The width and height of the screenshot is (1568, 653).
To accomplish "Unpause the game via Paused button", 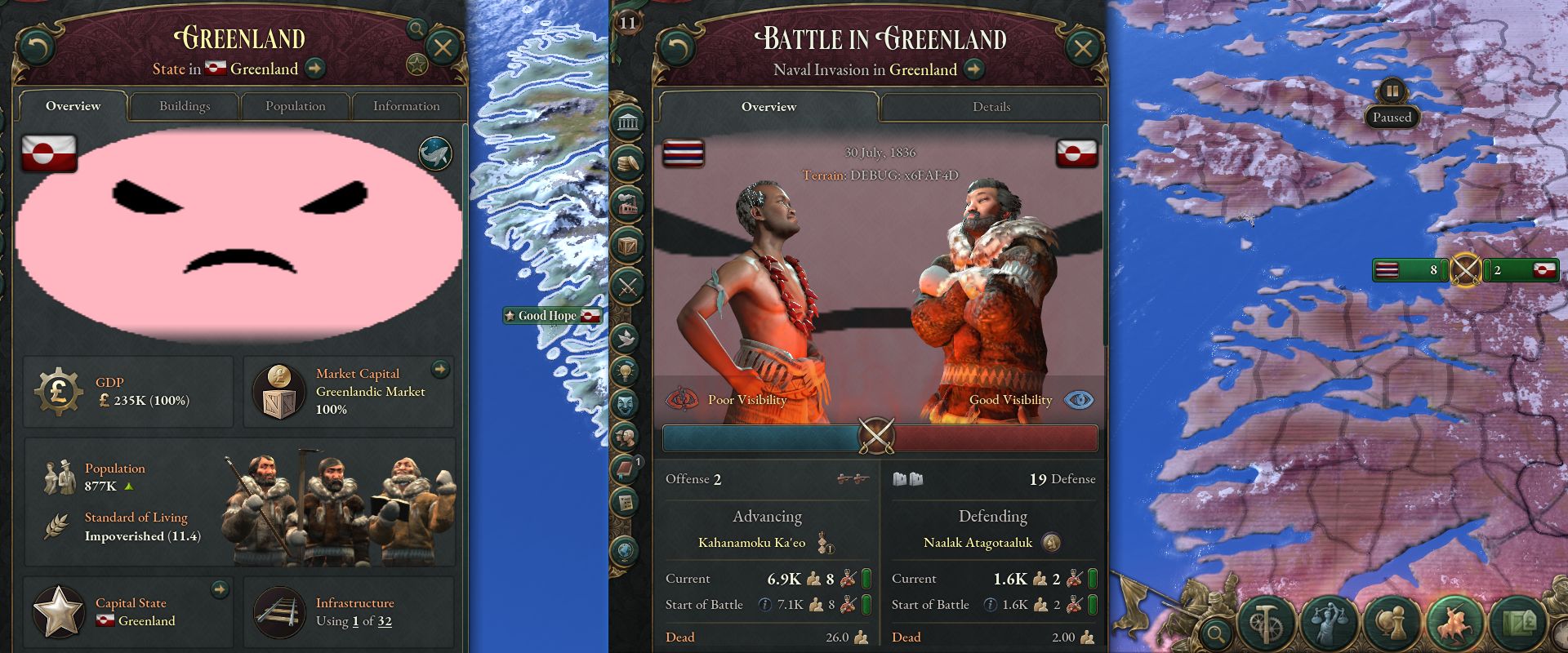I will [1391, 117].
